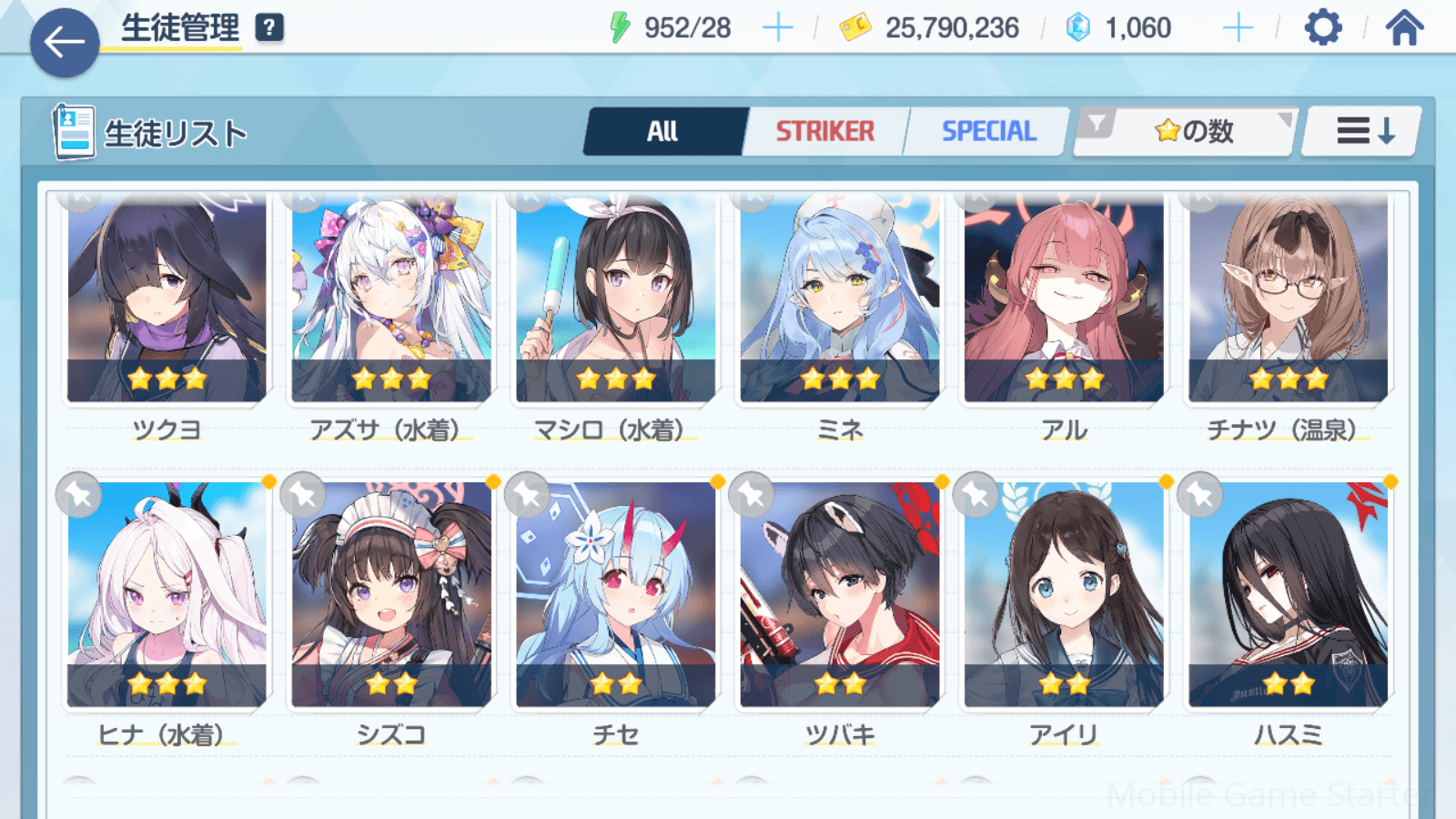Switch to the All students tab
This screenshot has height=819, width=1456.
(x=663, y=132)
